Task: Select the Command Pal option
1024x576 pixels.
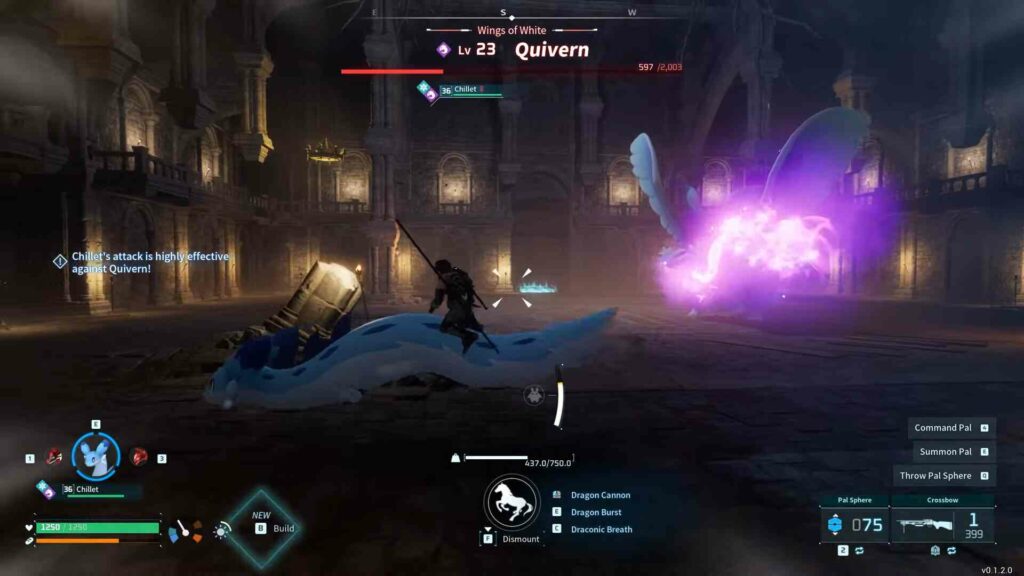Action: click(x=943, y=428)
